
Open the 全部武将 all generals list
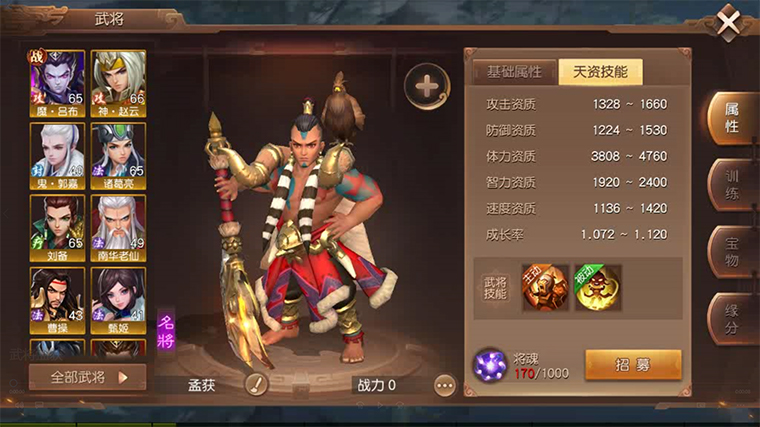(x=87, y=377)
